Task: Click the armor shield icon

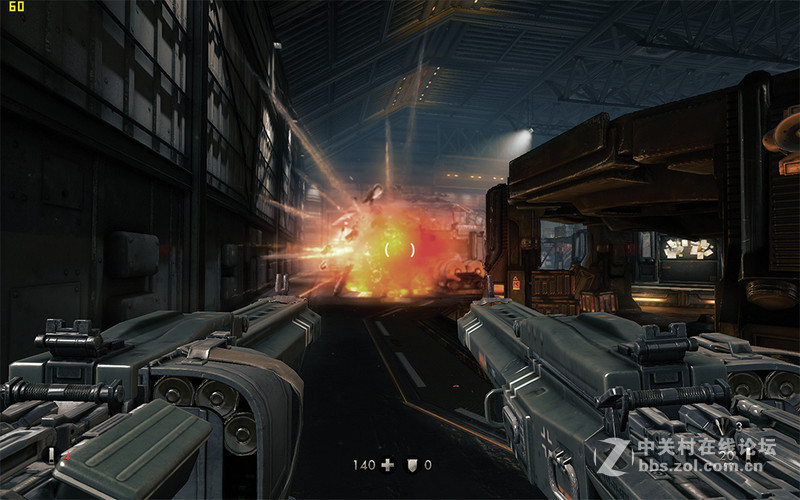Action: [x=412, y=465]
